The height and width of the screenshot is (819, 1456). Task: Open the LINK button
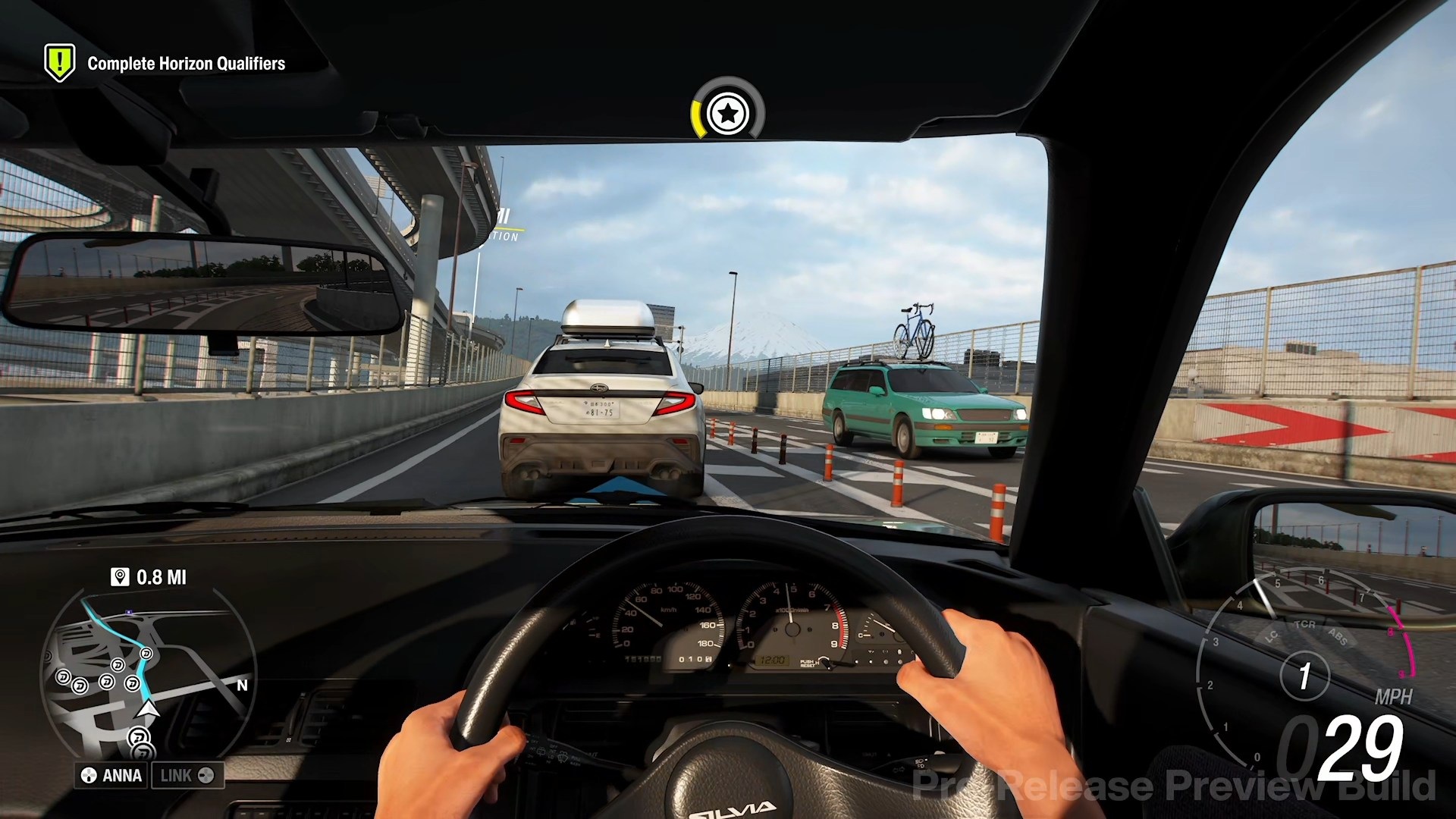click(187, 775)
